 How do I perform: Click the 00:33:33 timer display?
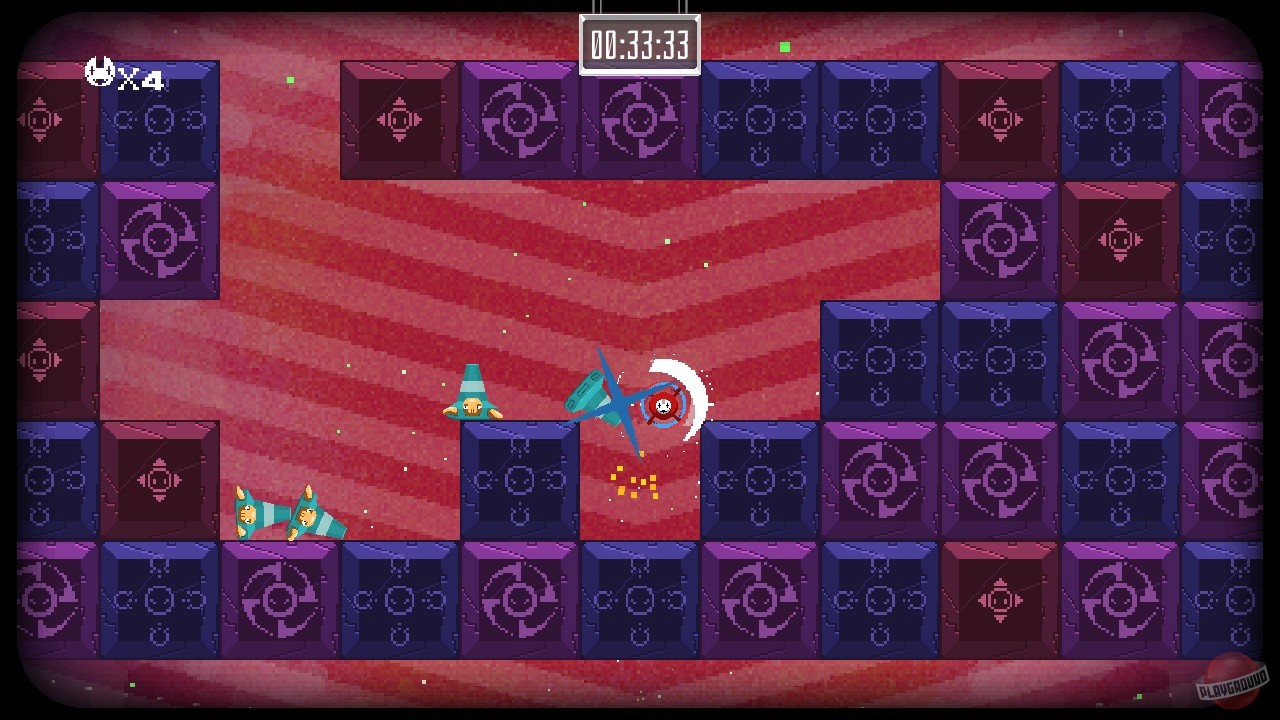[641, 42]
